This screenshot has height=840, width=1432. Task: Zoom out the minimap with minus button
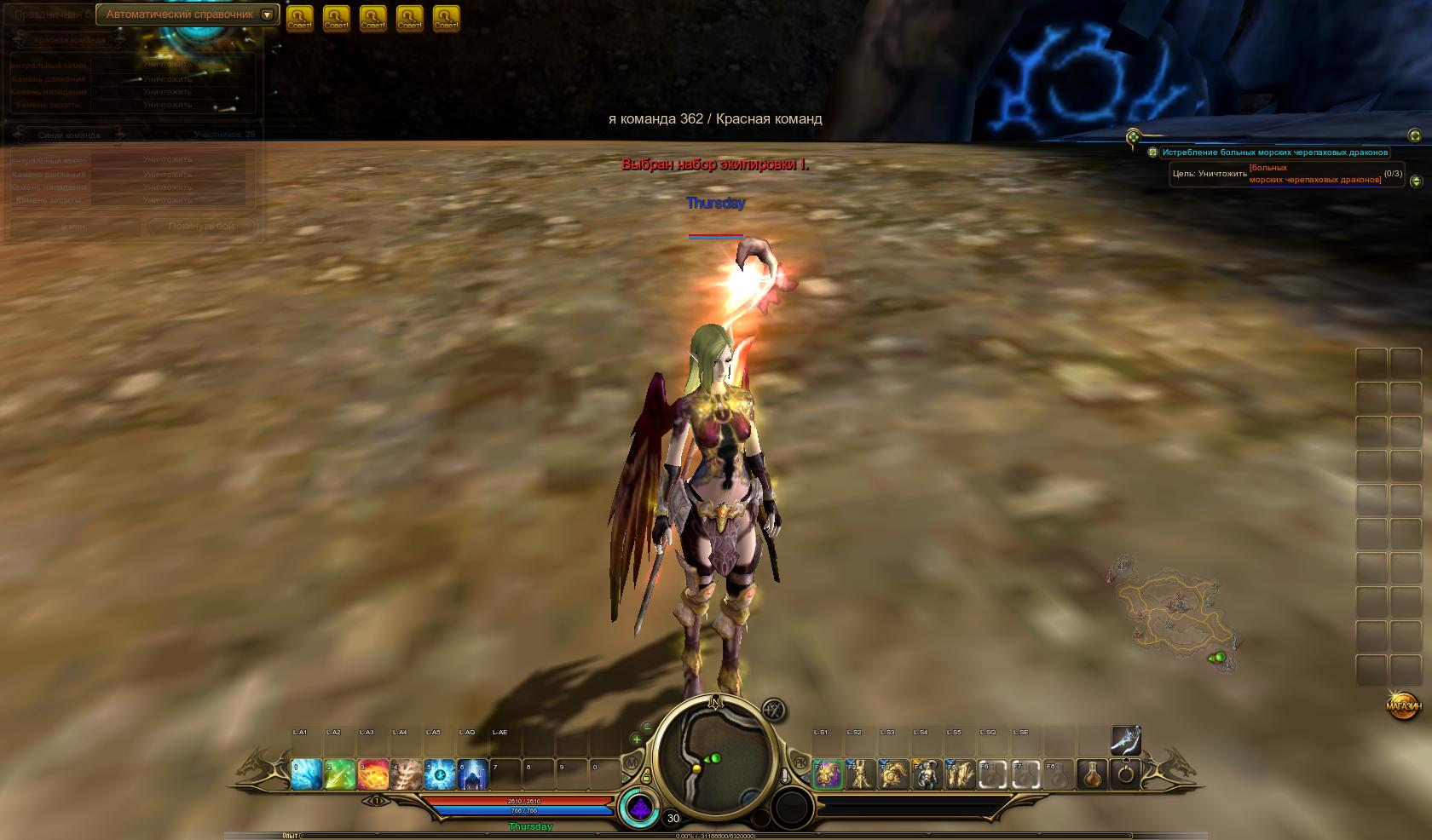pyautogui.click(x=647, y=728)
